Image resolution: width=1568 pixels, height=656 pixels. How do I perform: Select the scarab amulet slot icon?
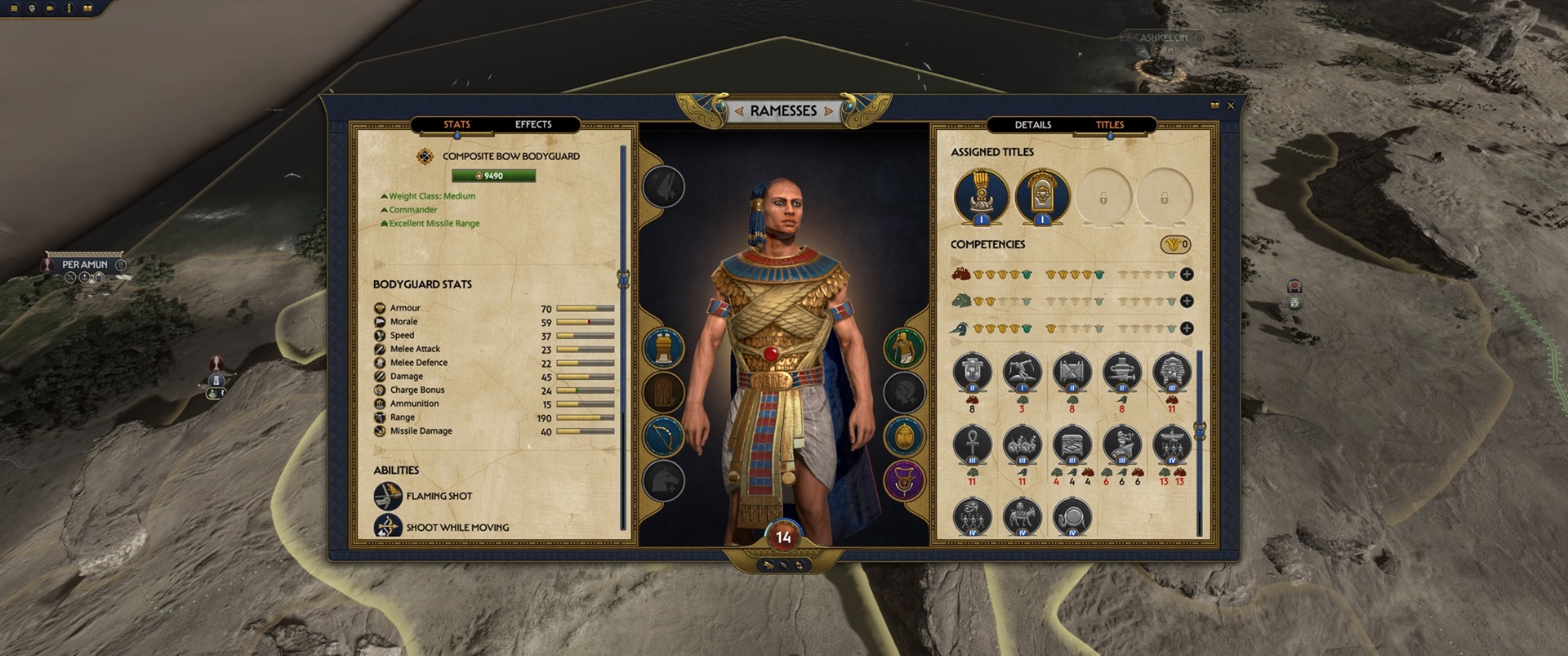[905, 435]
